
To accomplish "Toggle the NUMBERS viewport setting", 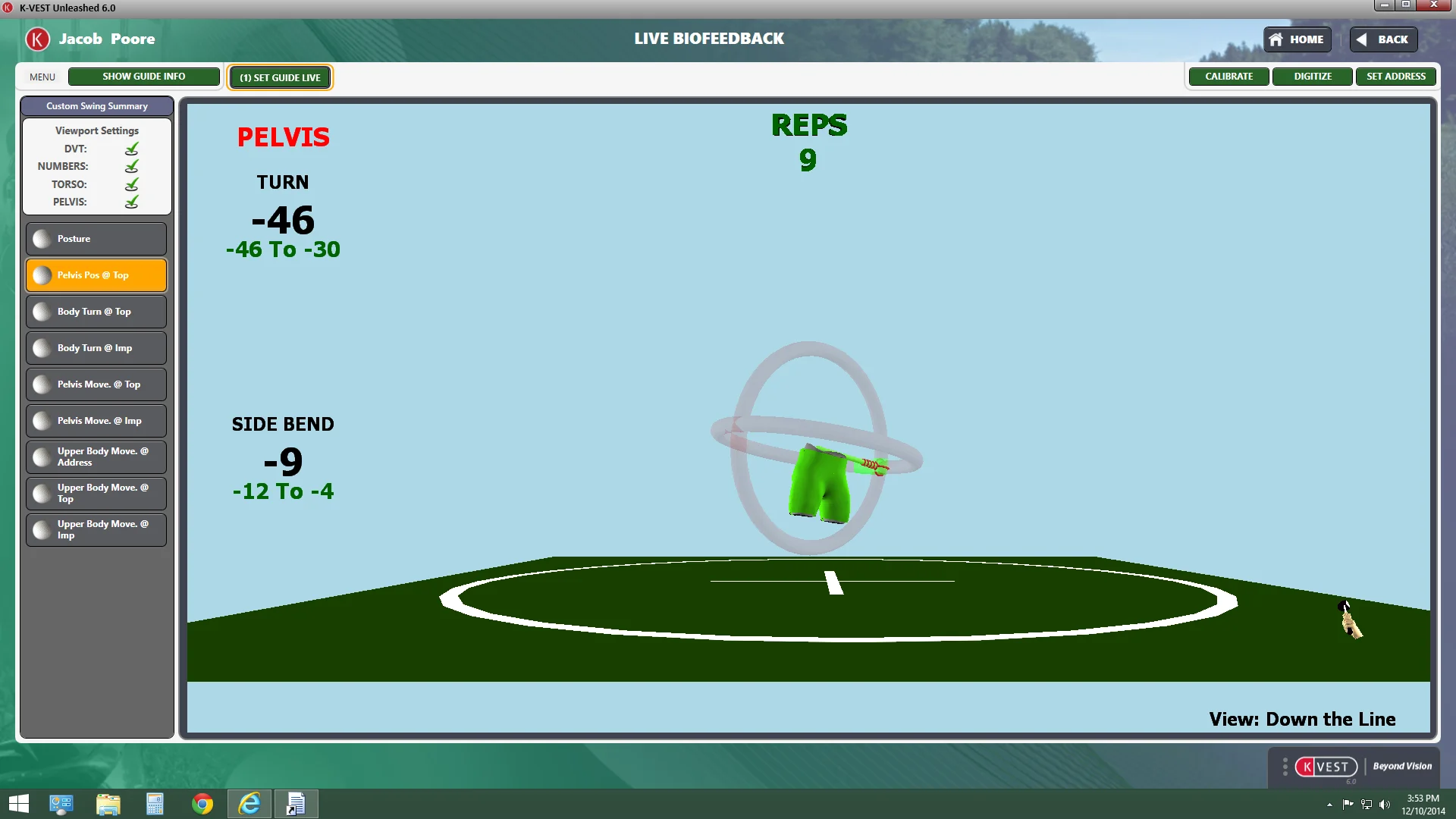I will tap(132, 166).
